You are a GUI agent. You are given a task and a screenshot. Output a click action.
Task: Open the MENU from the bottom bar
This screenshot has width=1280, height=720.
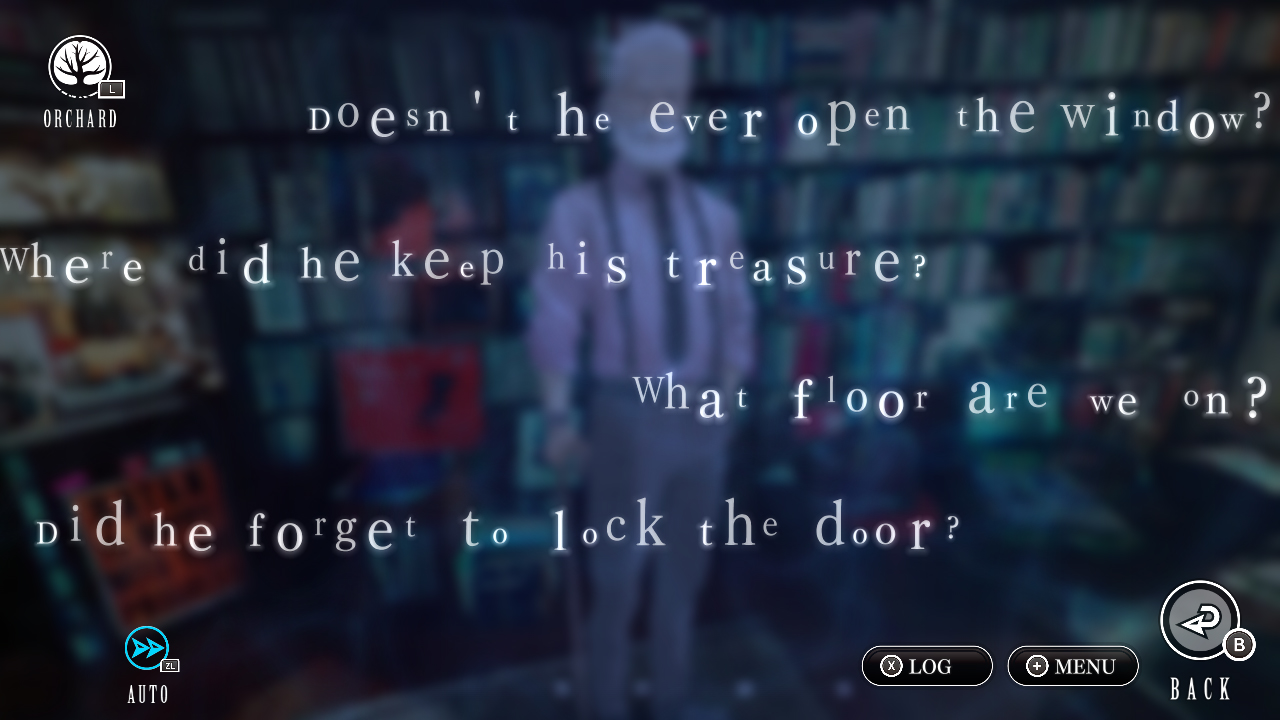coord(1072,666)
